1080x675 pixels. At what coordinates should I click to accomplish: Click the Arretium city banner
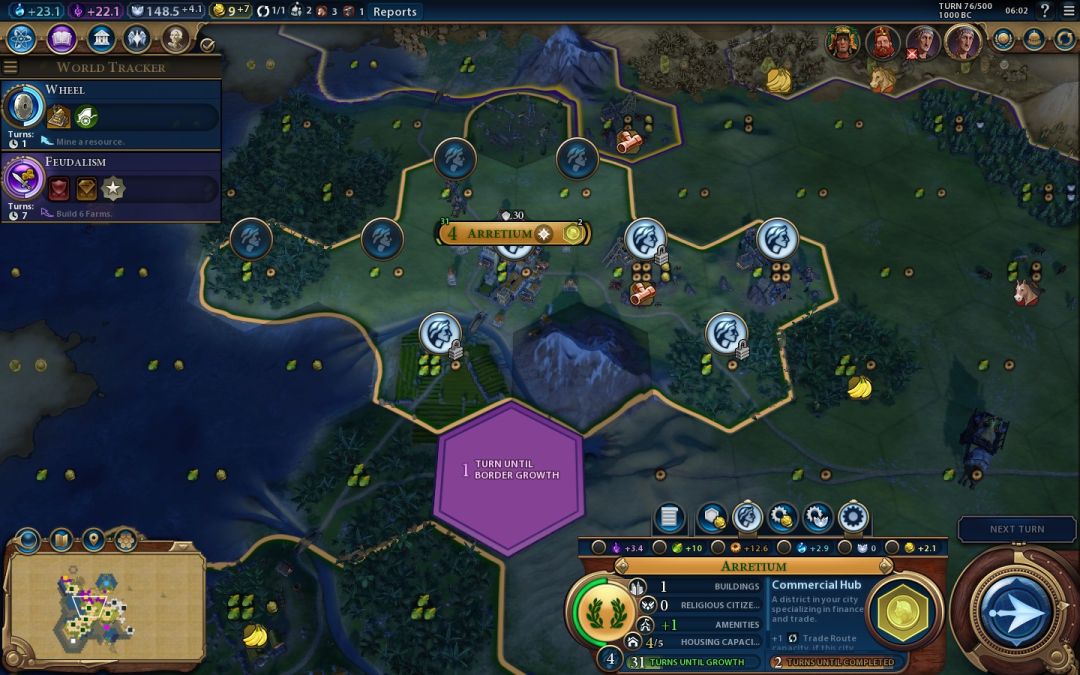coord(504,233)
